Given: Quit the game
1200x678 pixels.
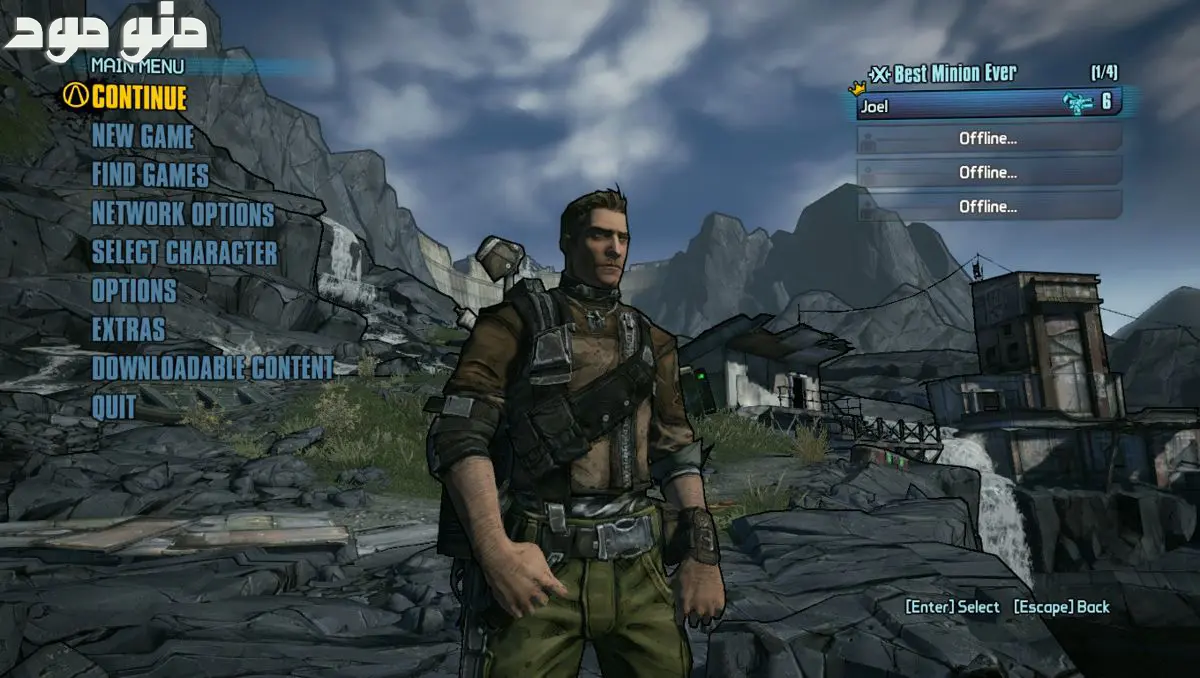Looking at the screenshot, I should click(114, 406).
